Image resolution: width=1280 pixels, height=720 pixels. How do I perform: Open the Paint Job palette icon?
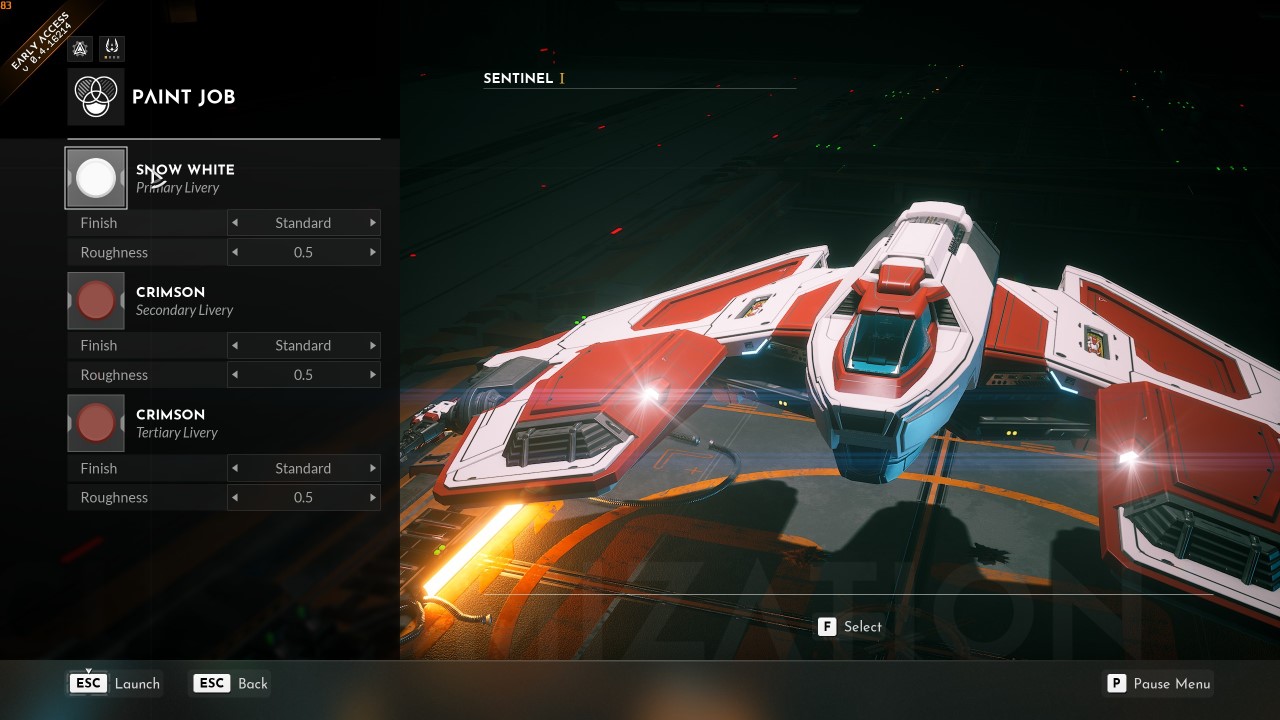click(97, 97)
